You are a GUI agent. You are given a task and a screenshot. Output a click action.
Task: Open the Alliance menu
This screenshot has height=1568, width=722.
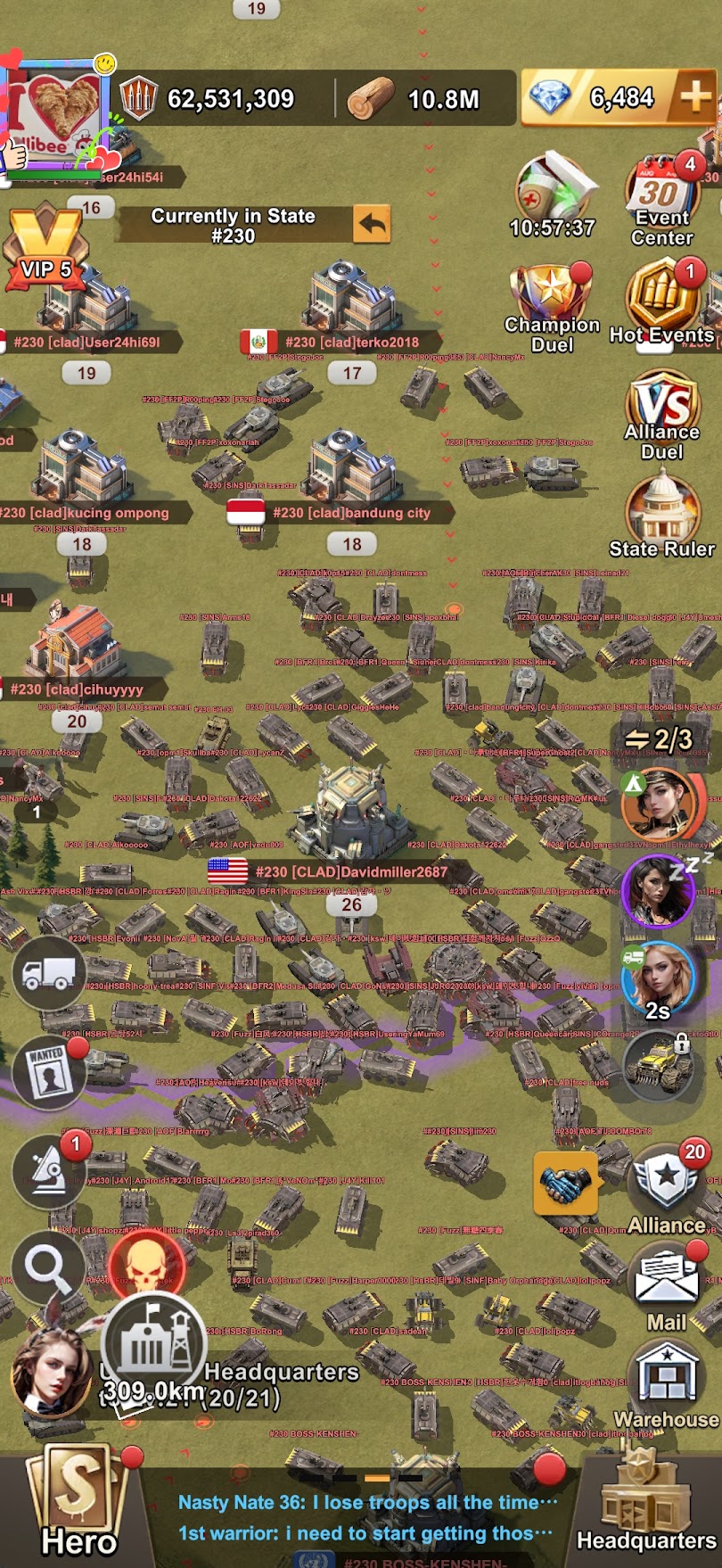667,1188
